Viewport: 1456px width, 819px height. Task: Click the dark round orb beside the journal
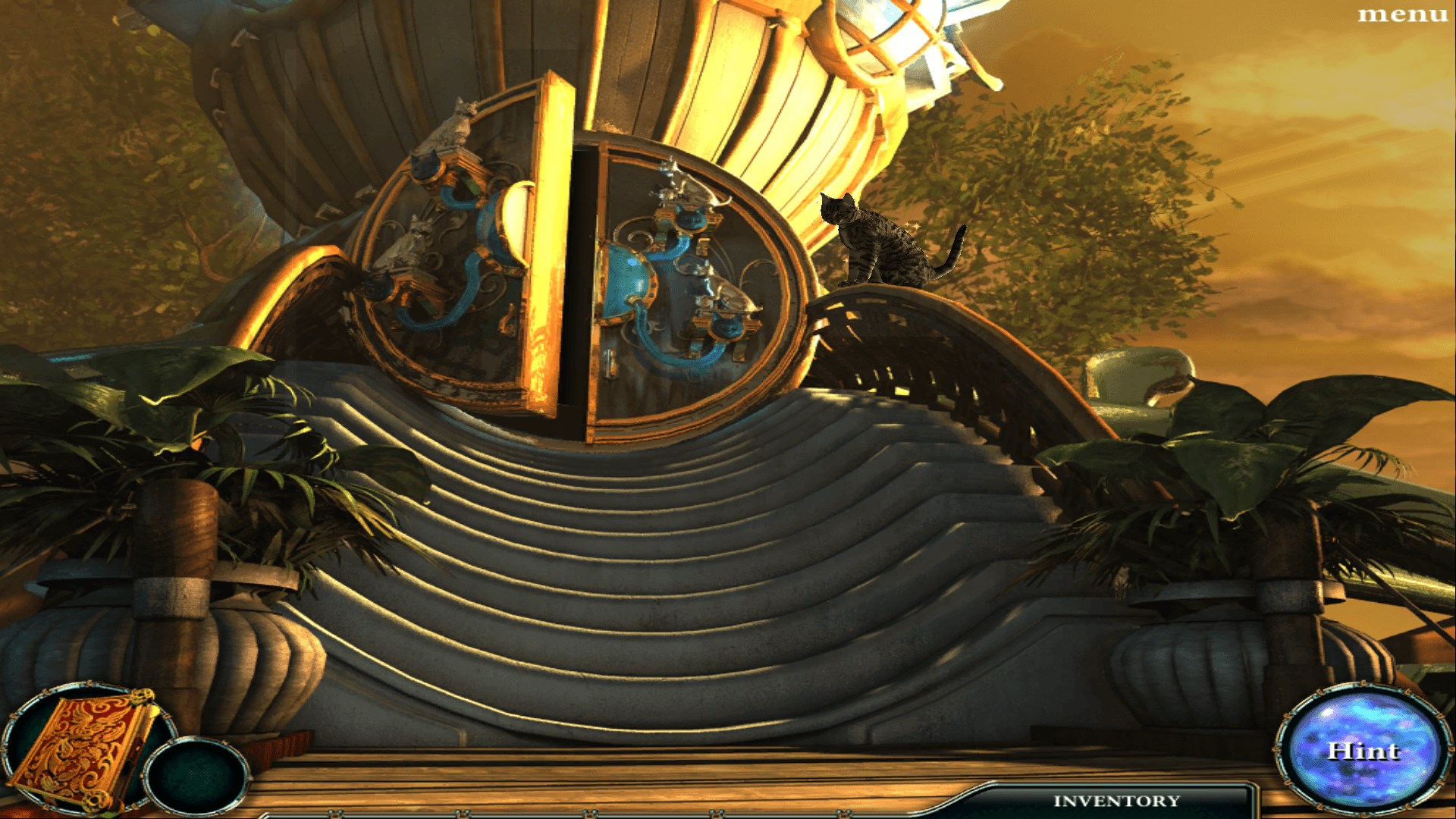(x=196, y=776)
